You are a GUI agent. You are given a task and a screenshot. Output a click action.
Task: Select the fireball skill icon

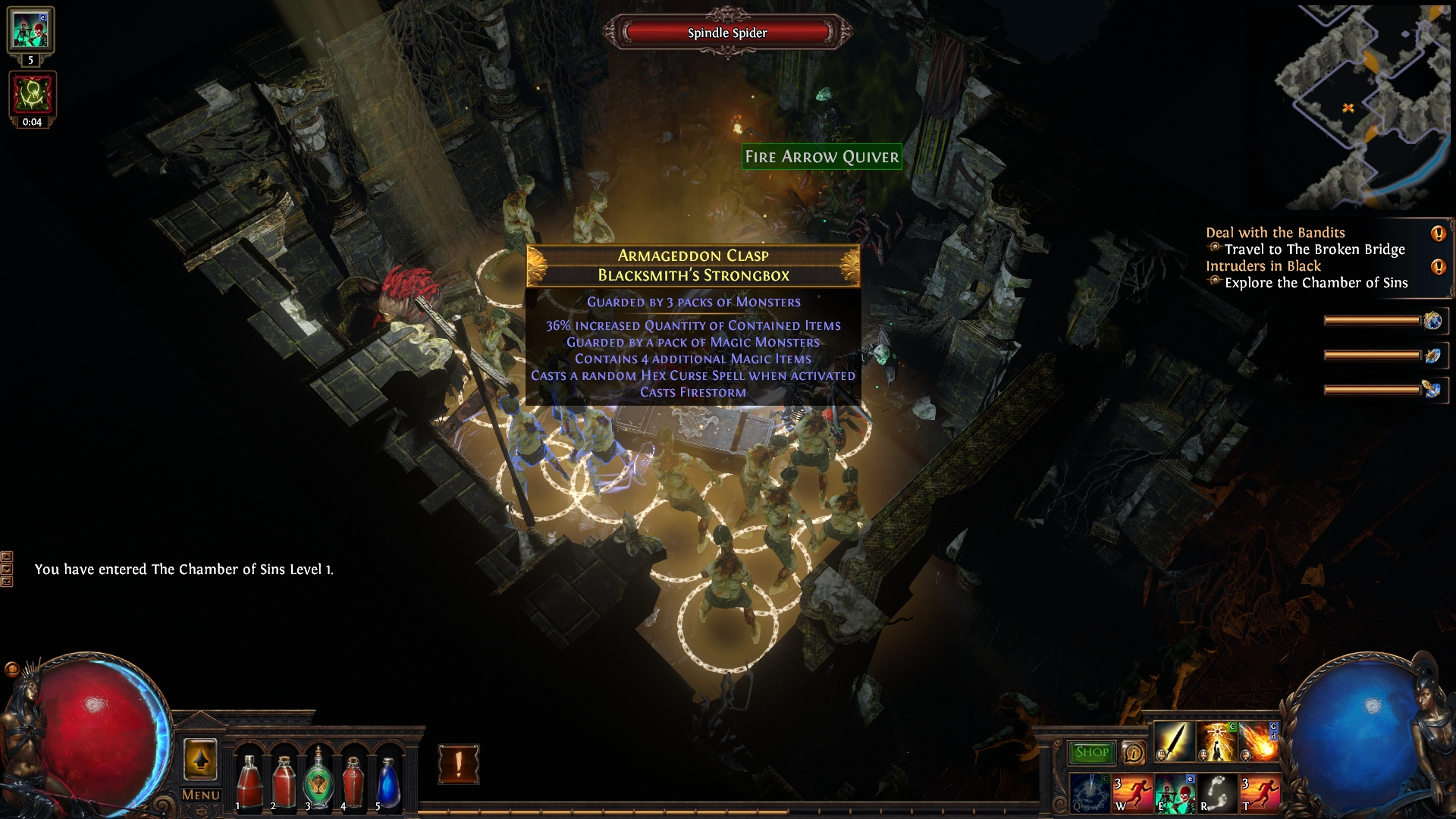[x=1259, y=741]
